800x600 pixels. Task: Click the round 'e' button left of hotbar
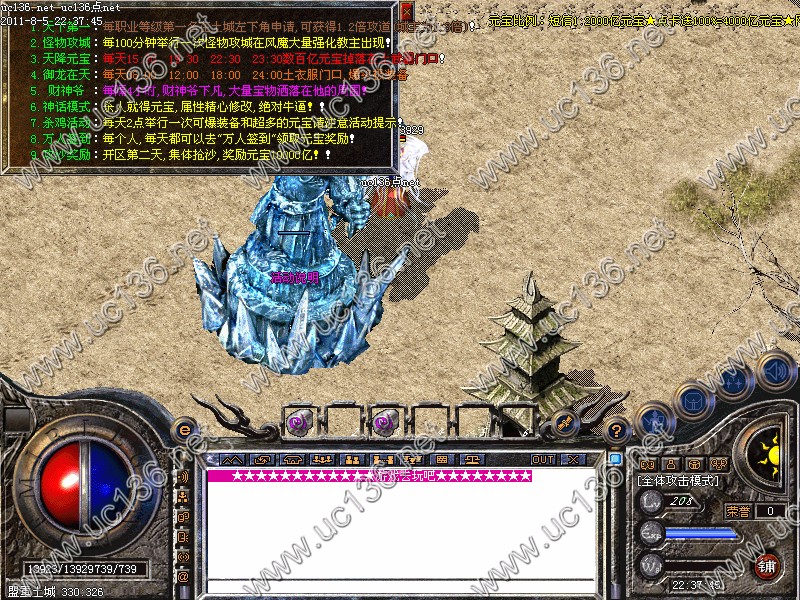point(184,430)
